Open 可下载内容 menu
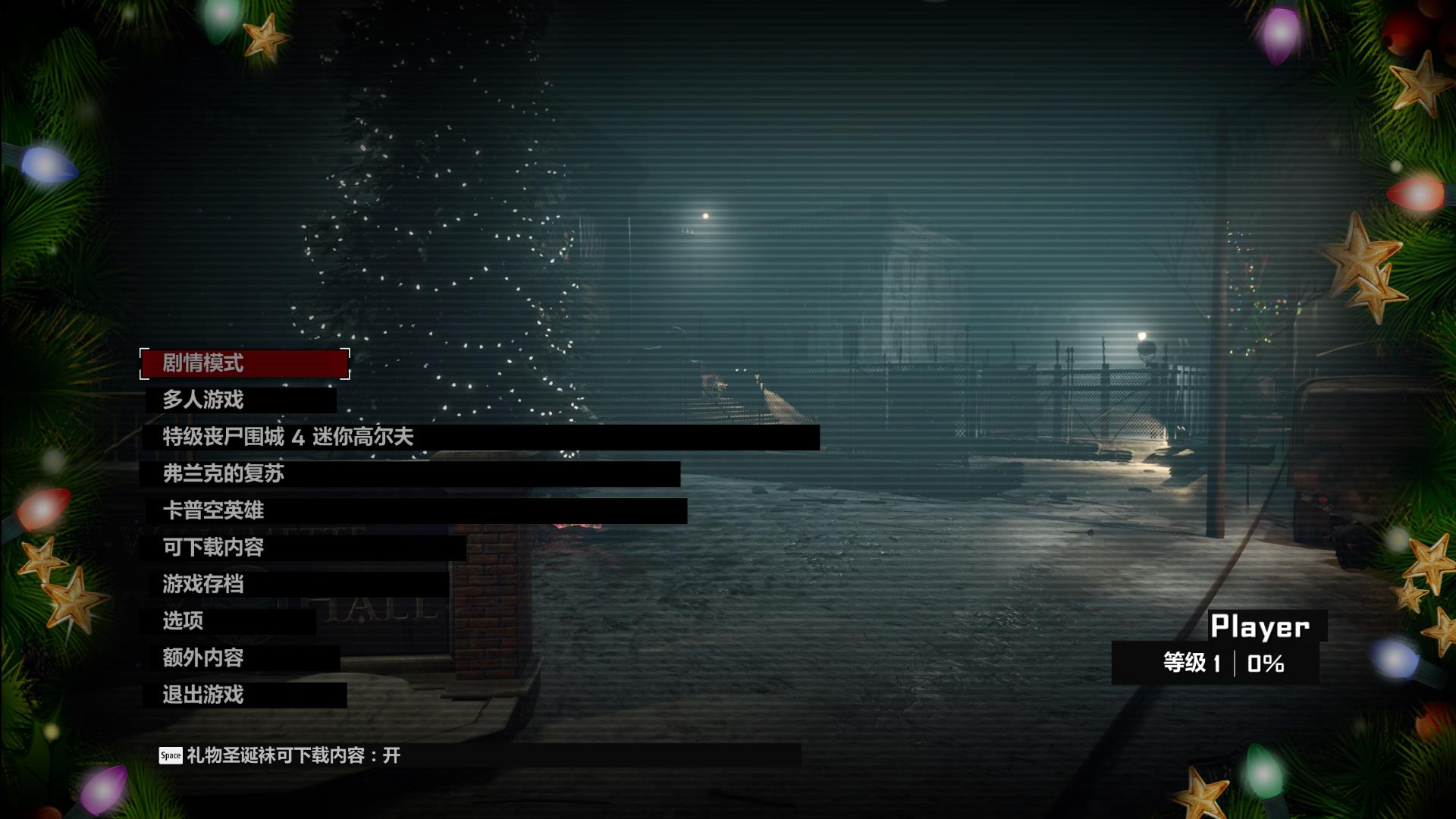This screenshot has height=819, width=1456. pos(213,548)
